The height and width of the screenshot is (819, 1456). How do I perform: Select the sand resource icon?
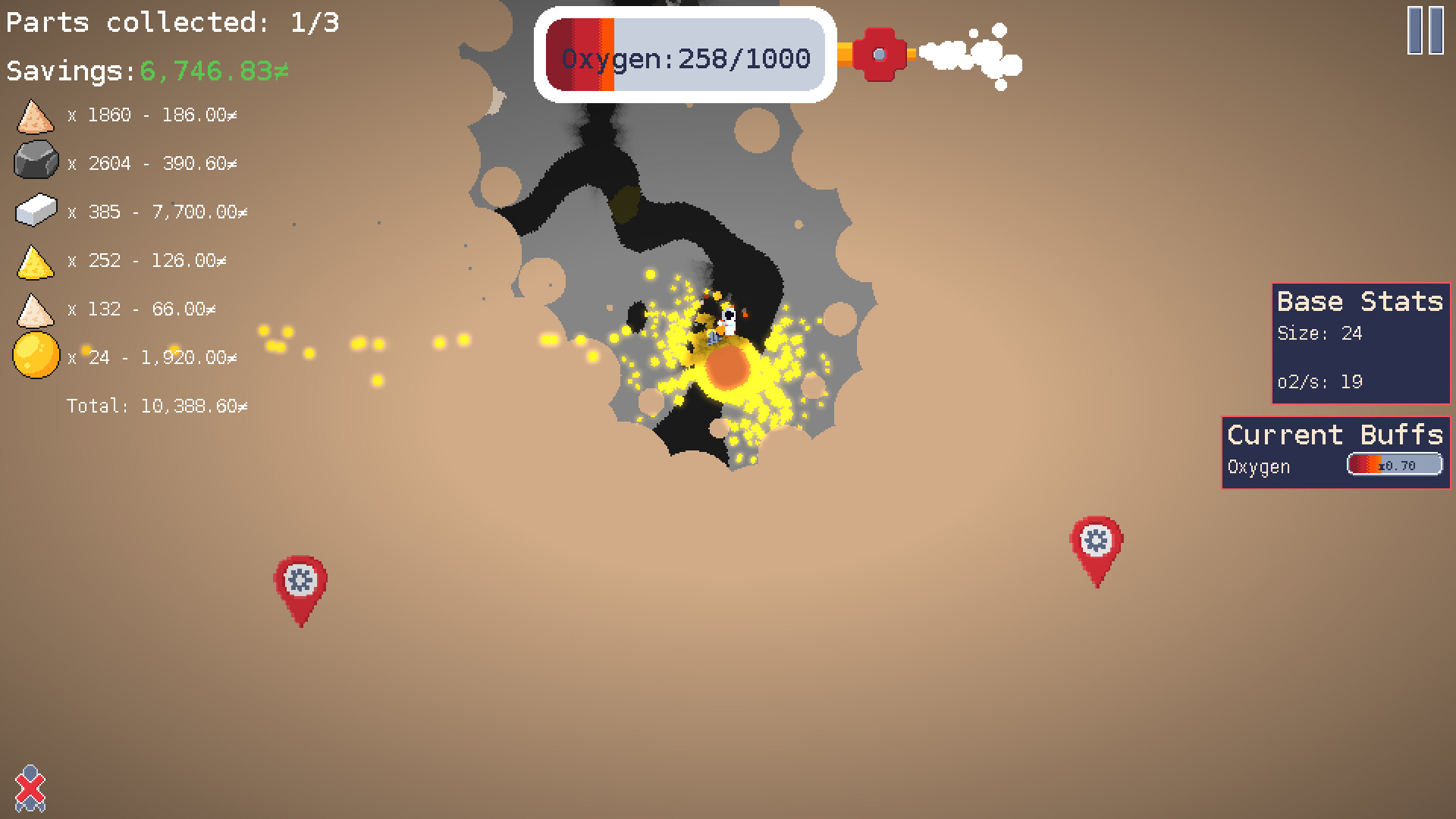tap(34, 115)
